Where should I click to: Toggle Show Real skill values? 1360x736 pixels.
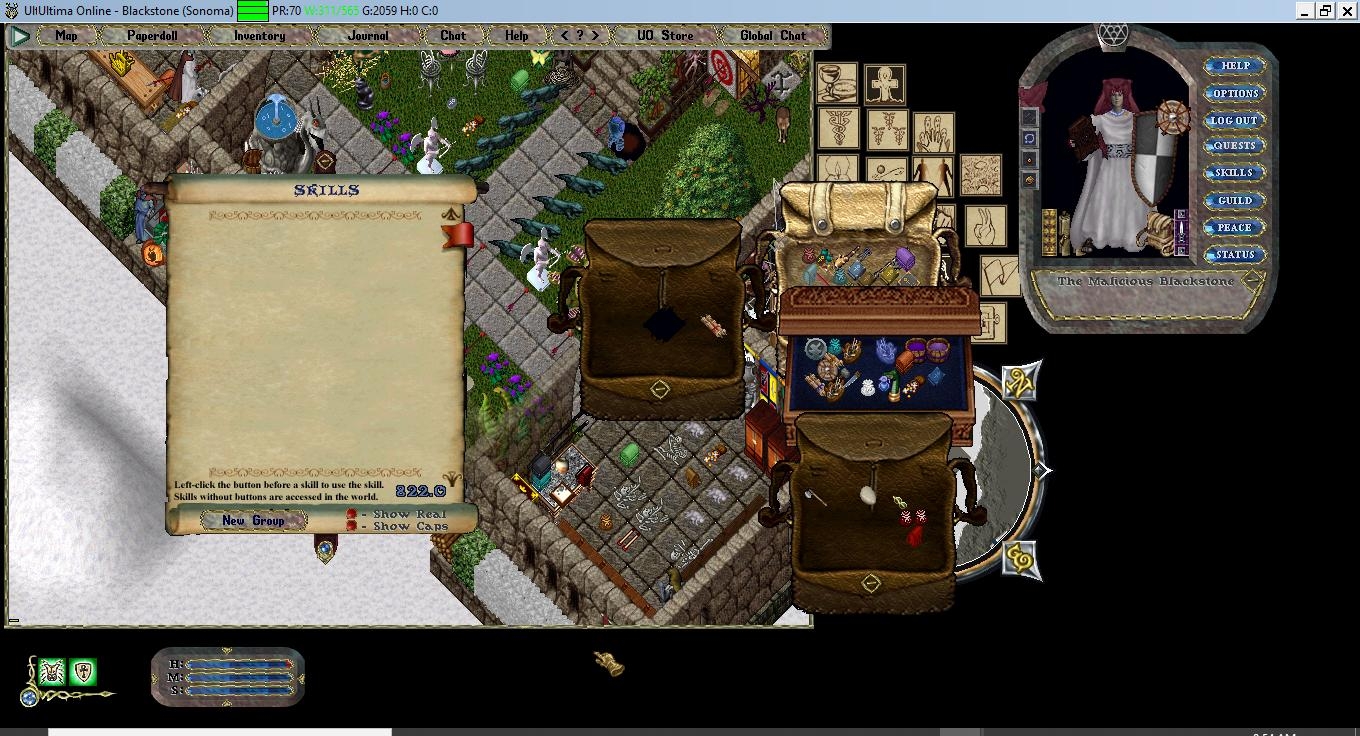[352, 514]
